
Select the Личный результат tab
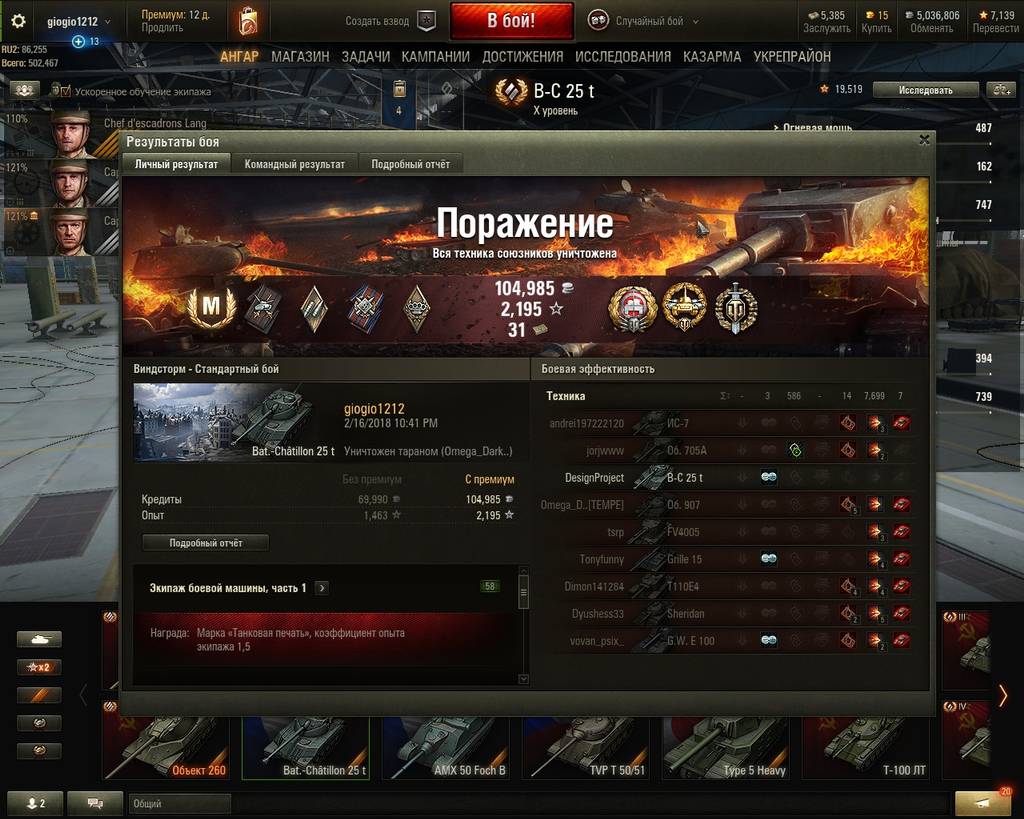click(176, 164)
